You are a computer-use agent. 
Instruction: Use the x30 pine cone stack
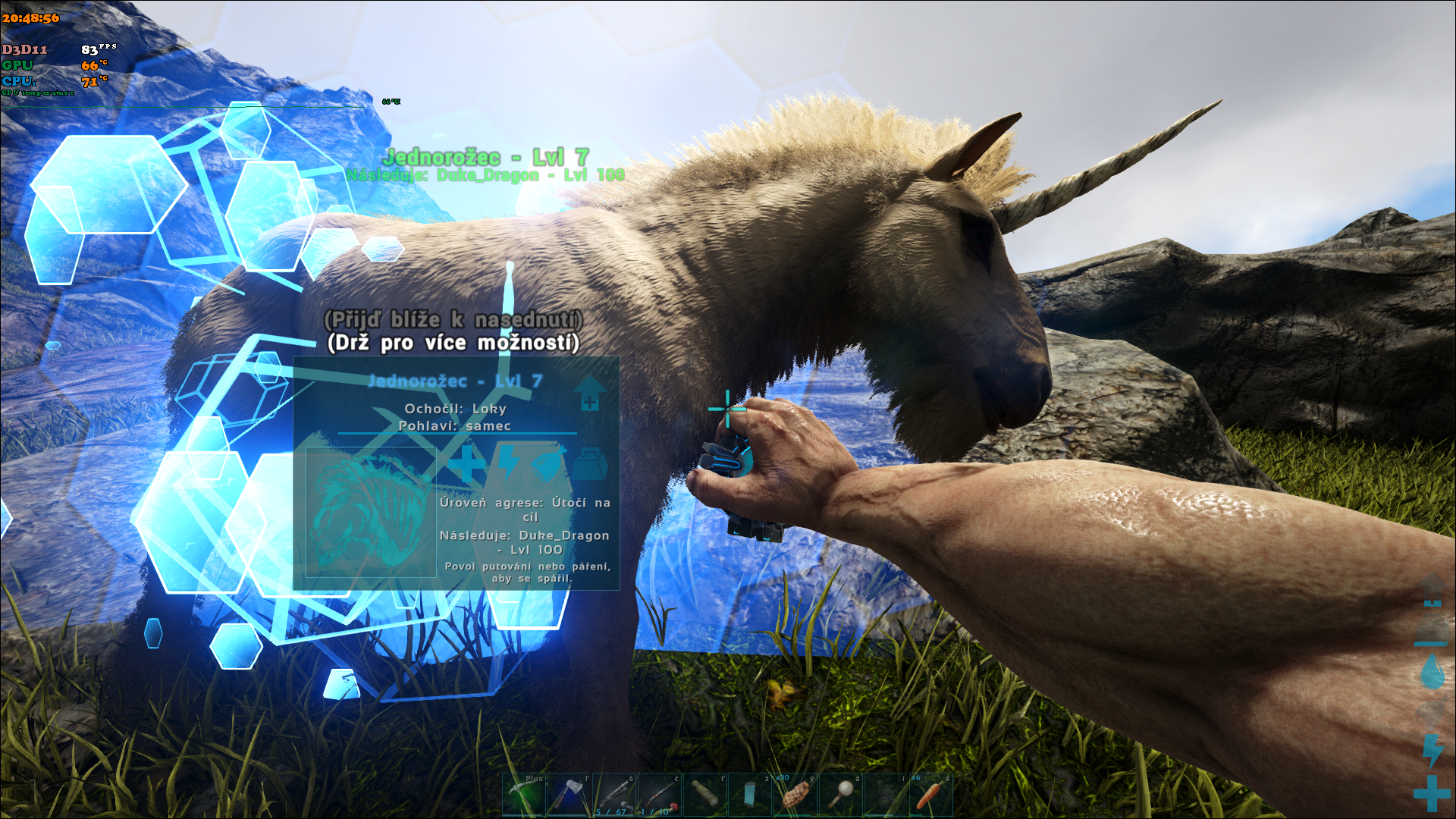tap(795, 795)
